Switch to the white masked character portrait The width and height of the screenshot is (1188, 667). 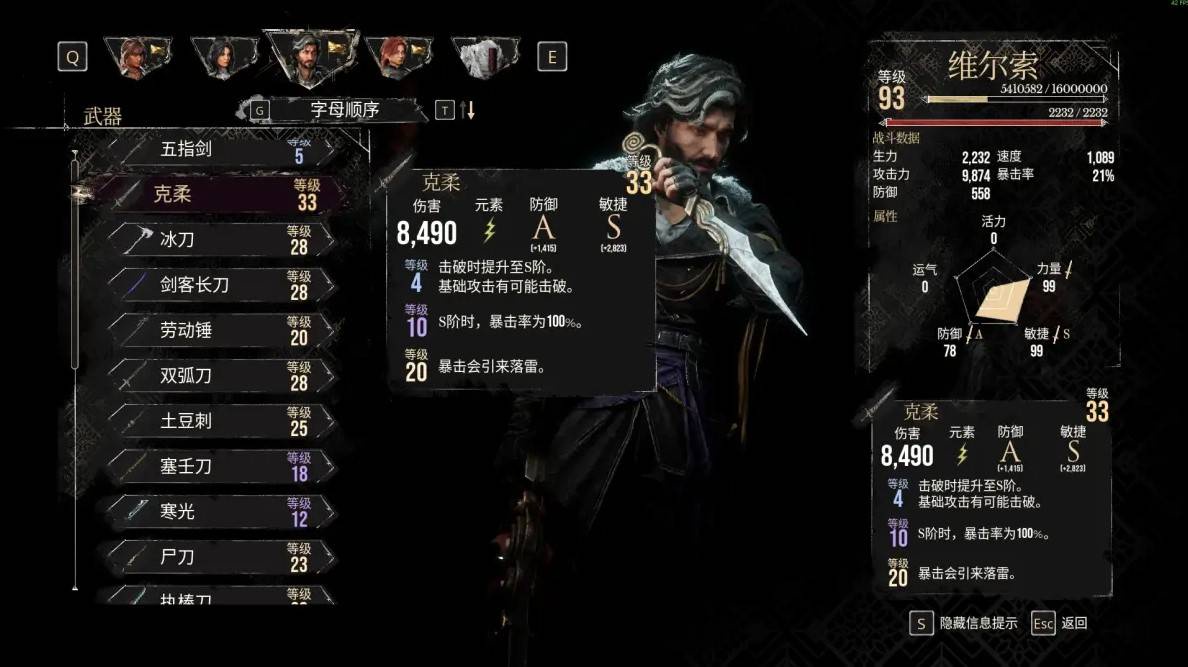[485, 57]
